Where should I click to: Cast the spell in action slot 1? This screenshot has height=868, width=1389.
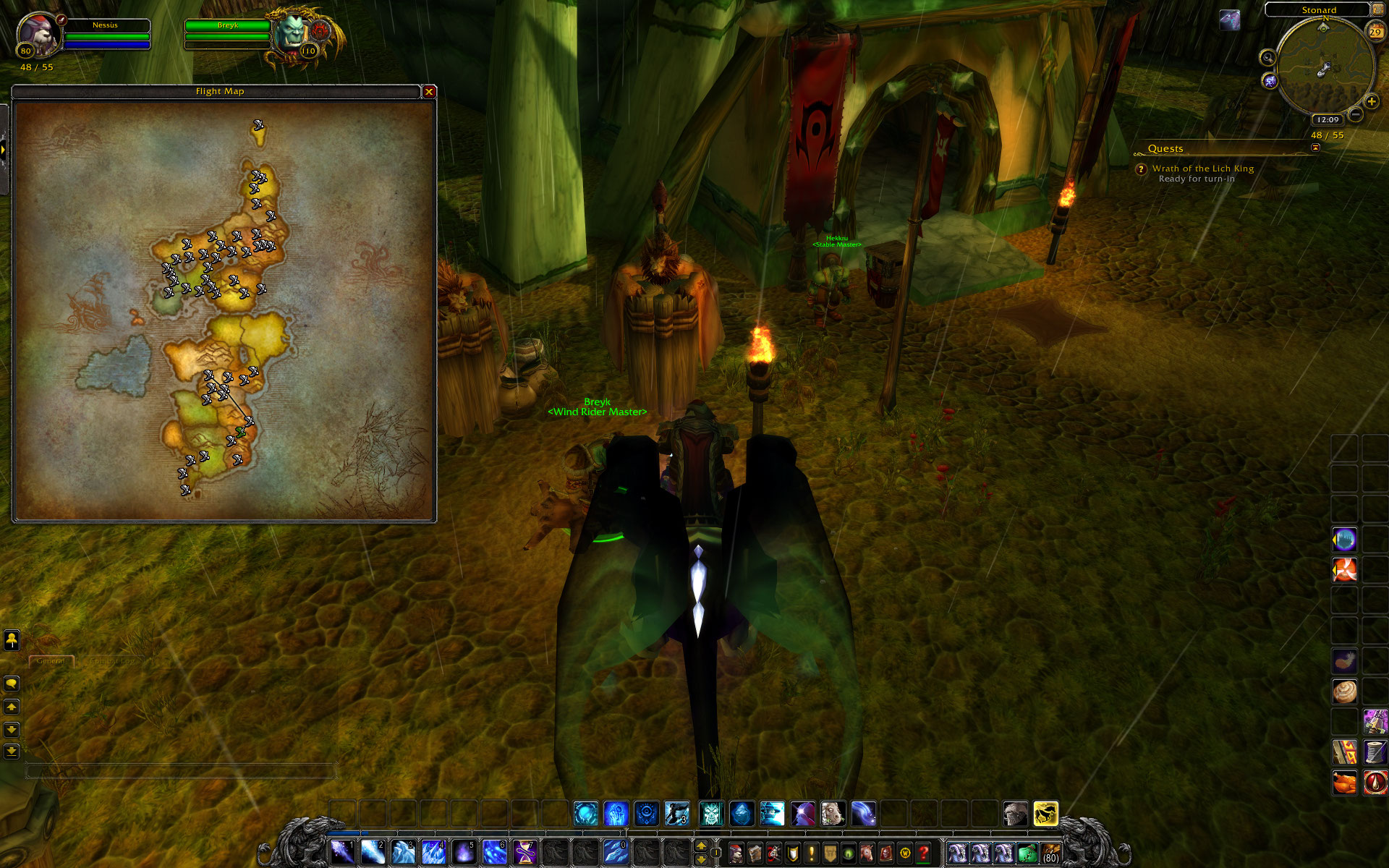pyautogui.click(x=342, y=852)
